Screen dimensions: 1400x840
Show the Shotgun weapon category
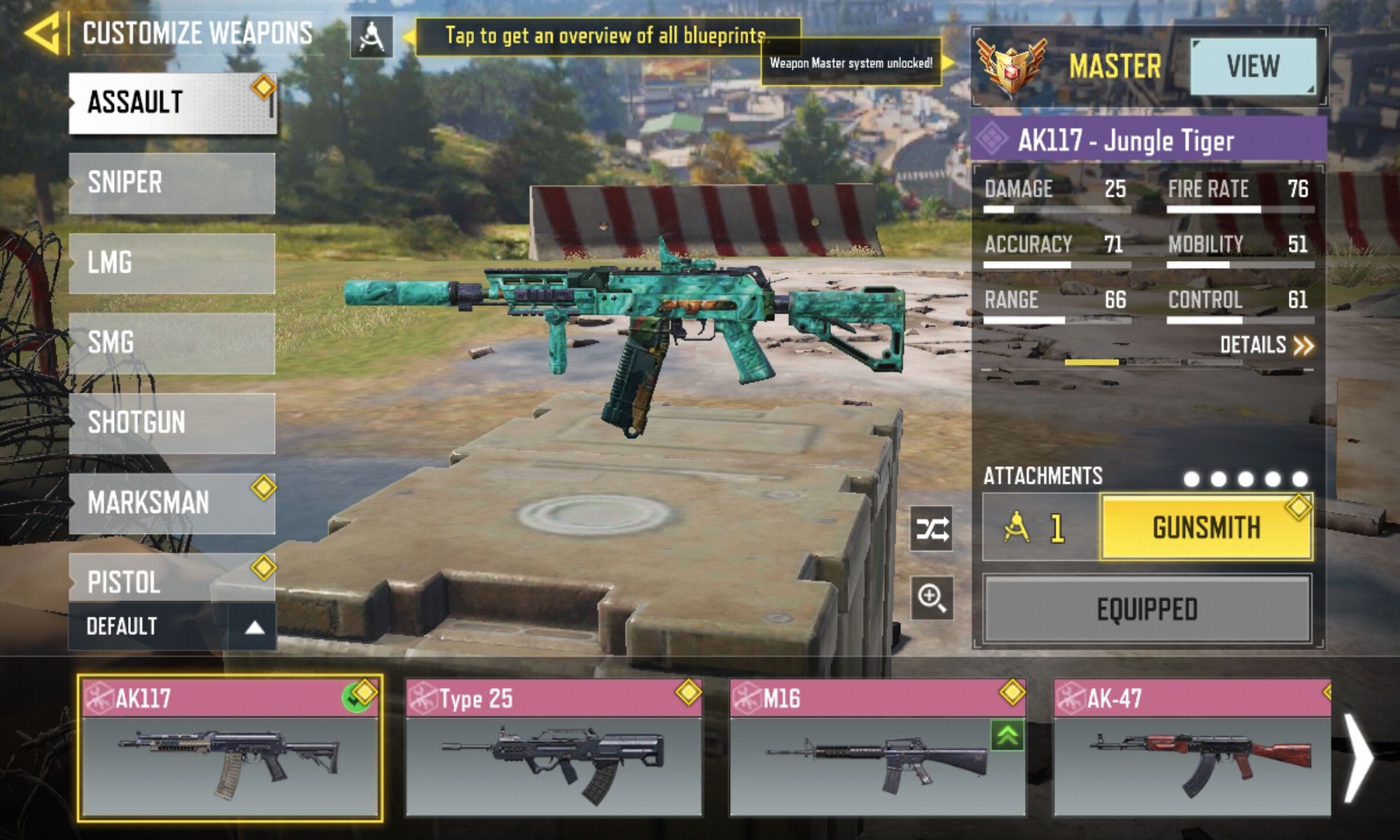click(x=172, y=423)
